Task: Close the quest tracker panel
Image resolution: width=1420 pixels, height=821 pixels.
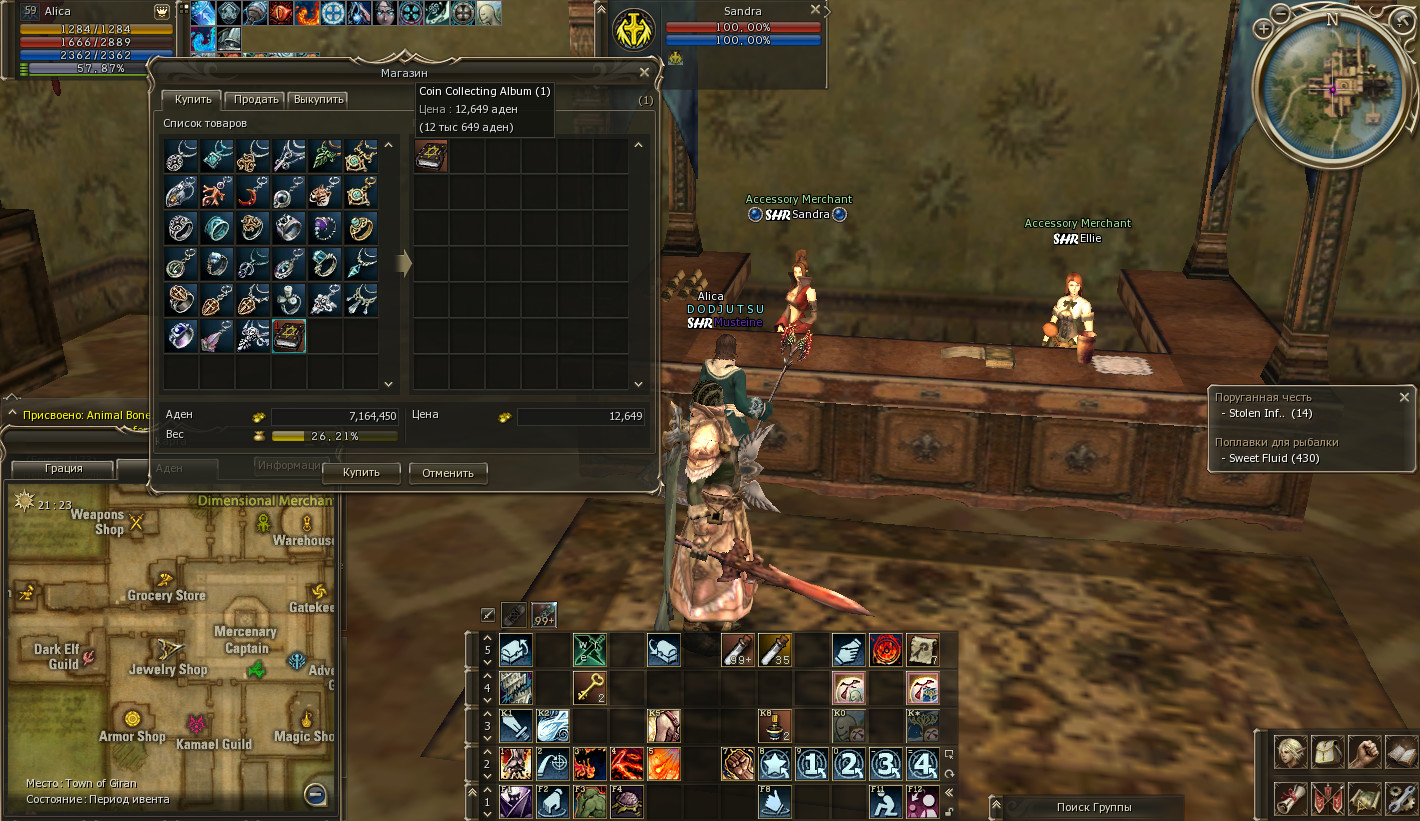Action: [1404, 397]
